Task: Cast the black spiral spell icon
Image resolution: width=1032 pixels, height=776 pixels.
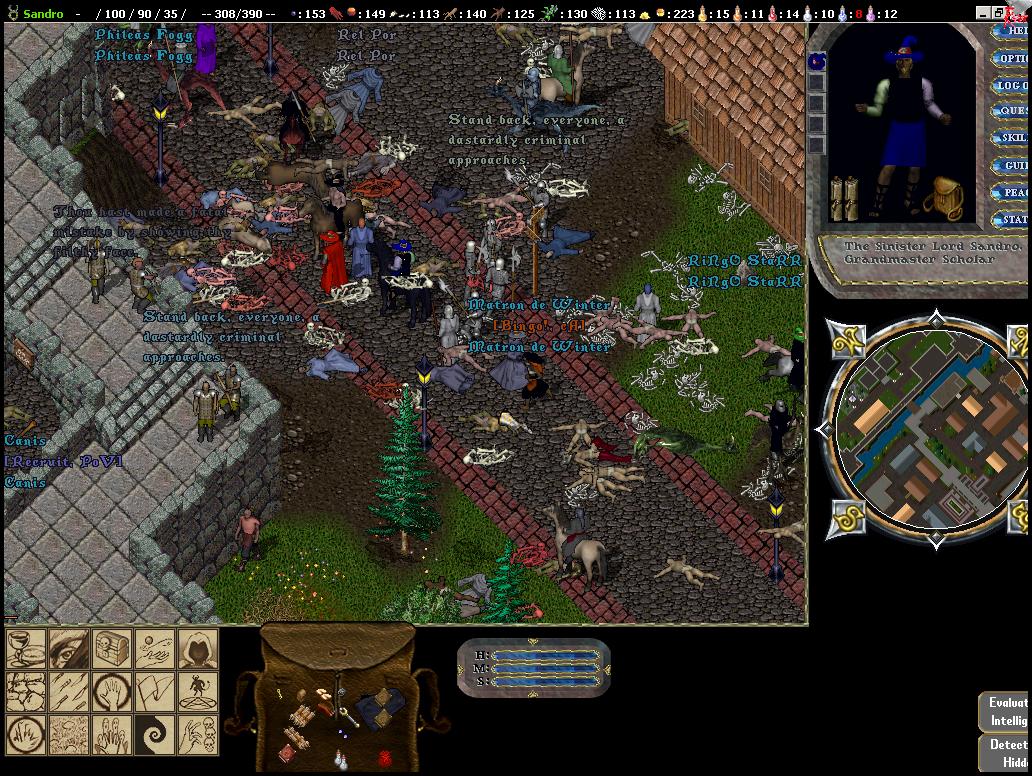Action: [155, 735]
